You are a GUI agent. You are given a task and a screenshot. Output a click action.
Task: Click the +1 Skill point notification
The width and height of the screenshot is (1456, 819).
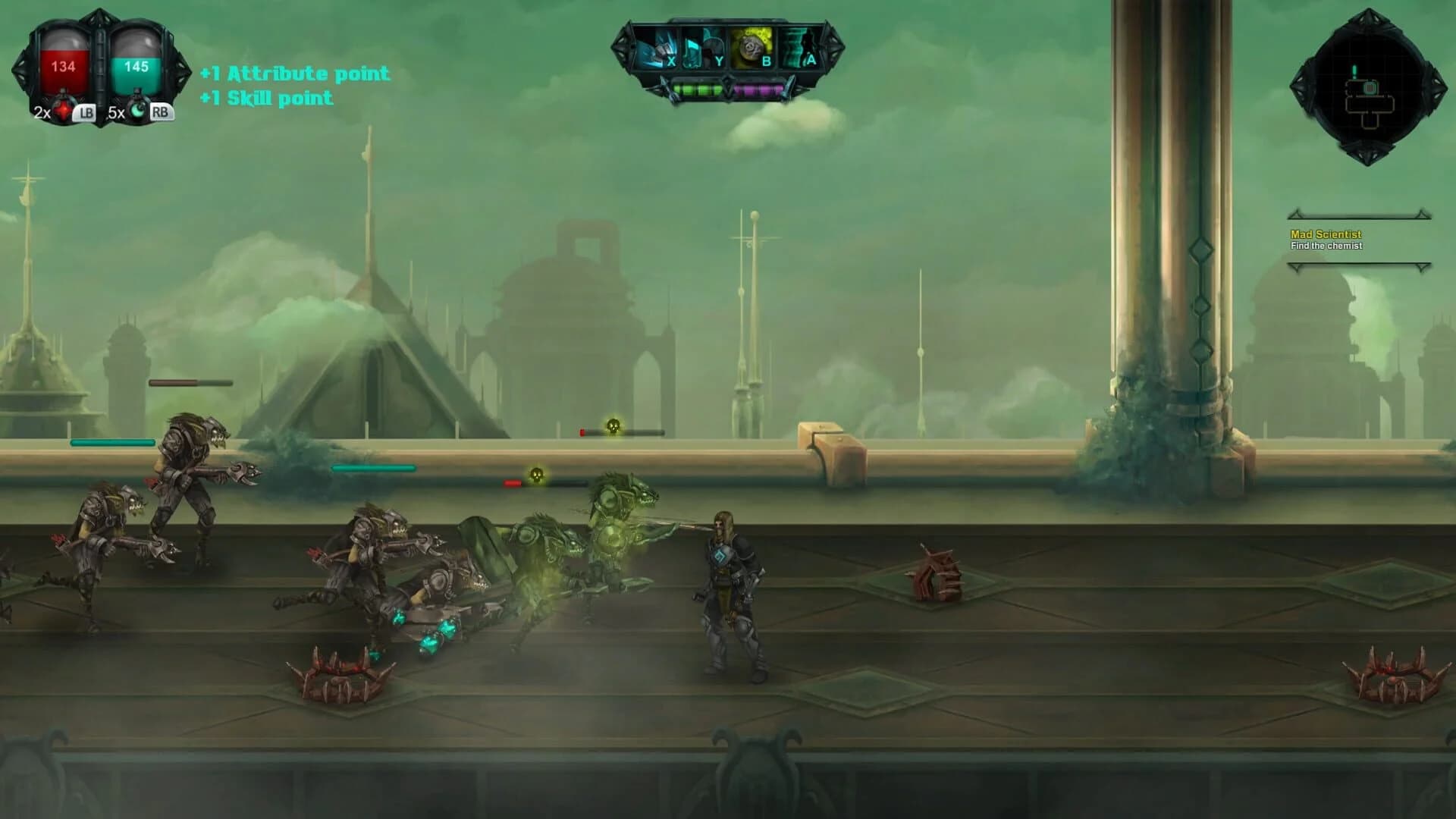click(265, 98)
